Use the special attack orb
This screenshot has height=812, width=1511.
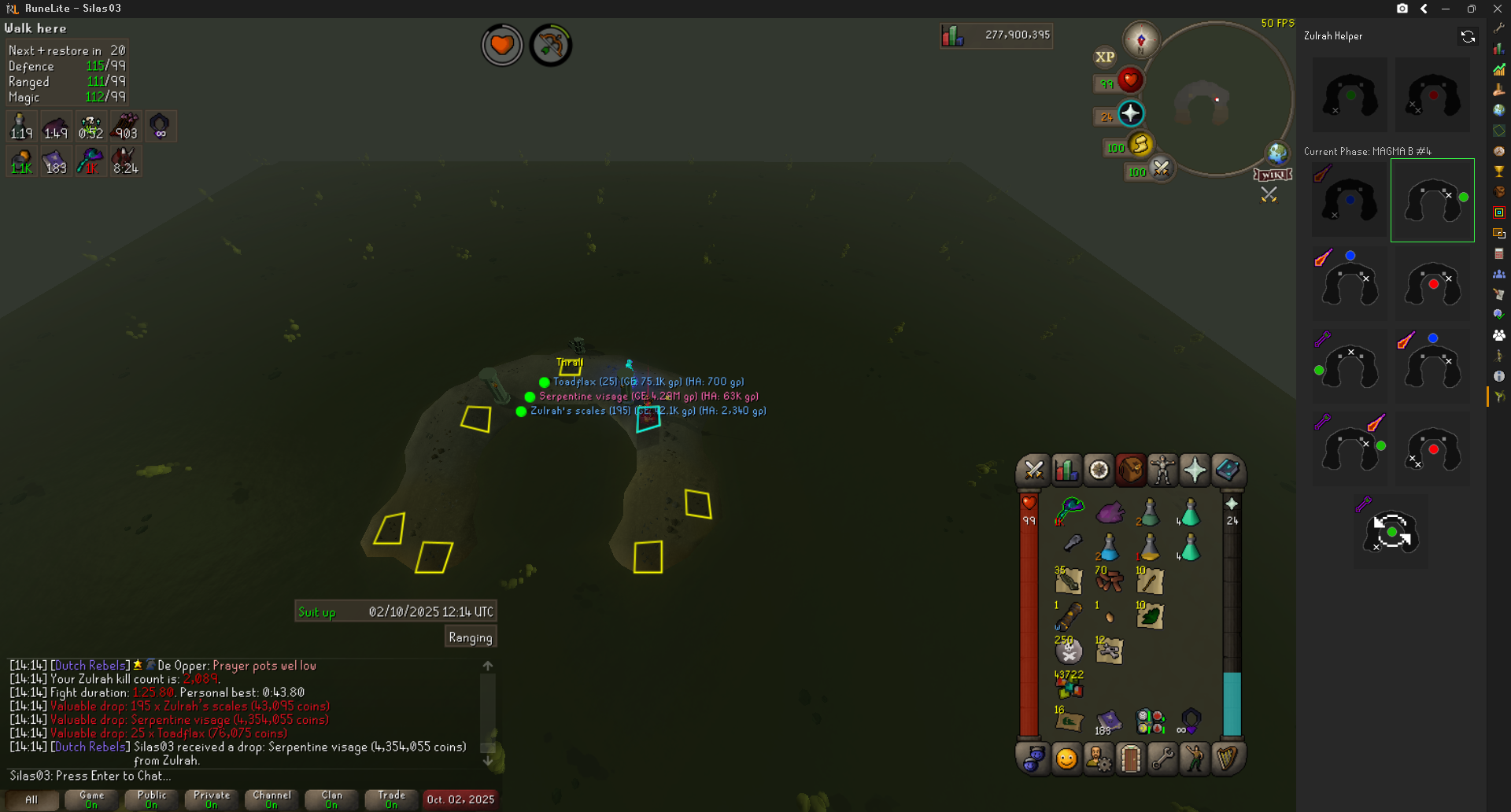(x=1162, y=168)
